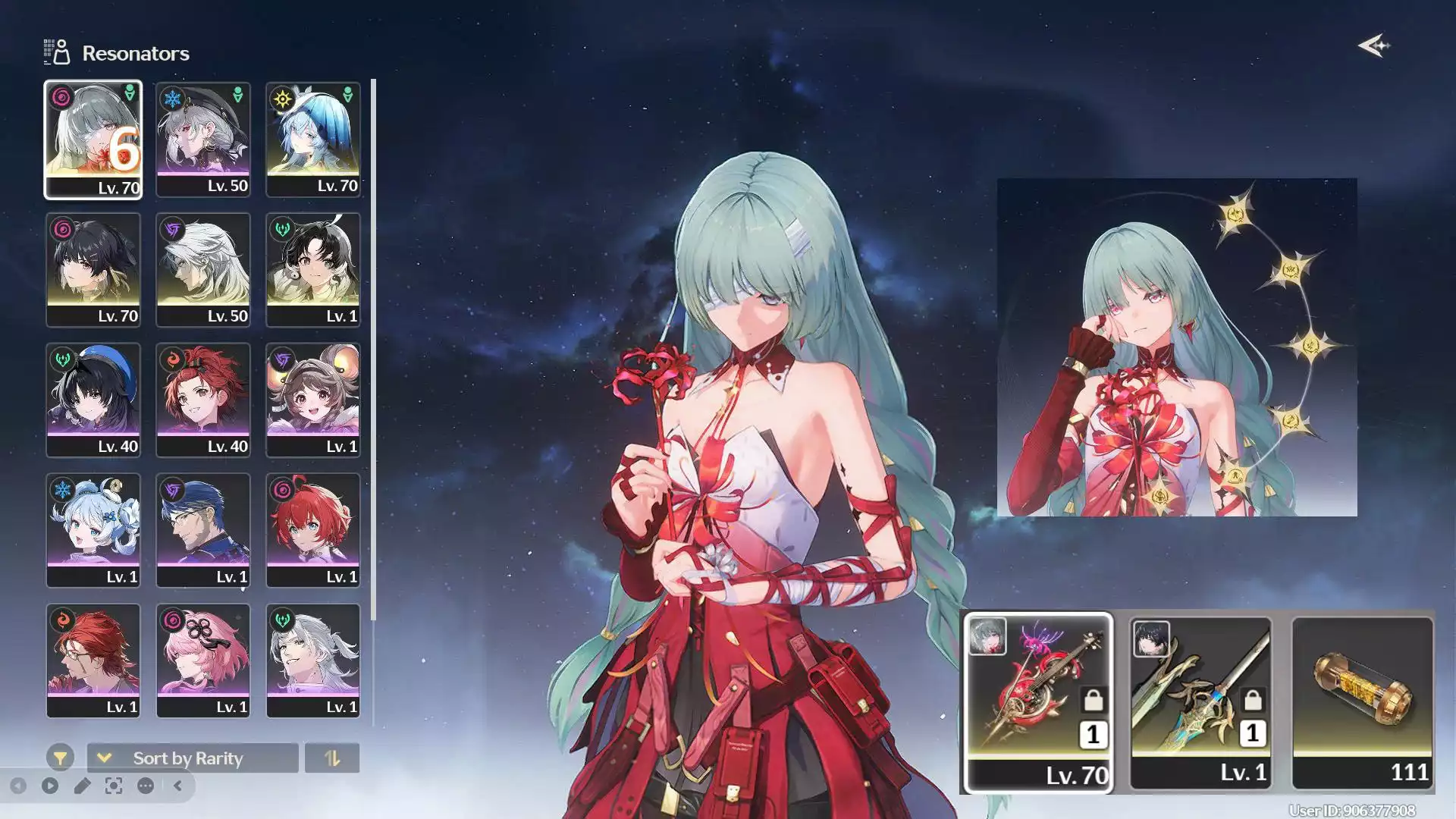Pick the white-haired Lv. 50 resonator
The width and height of the screenshot is (1456, 819).
(202, 270)
